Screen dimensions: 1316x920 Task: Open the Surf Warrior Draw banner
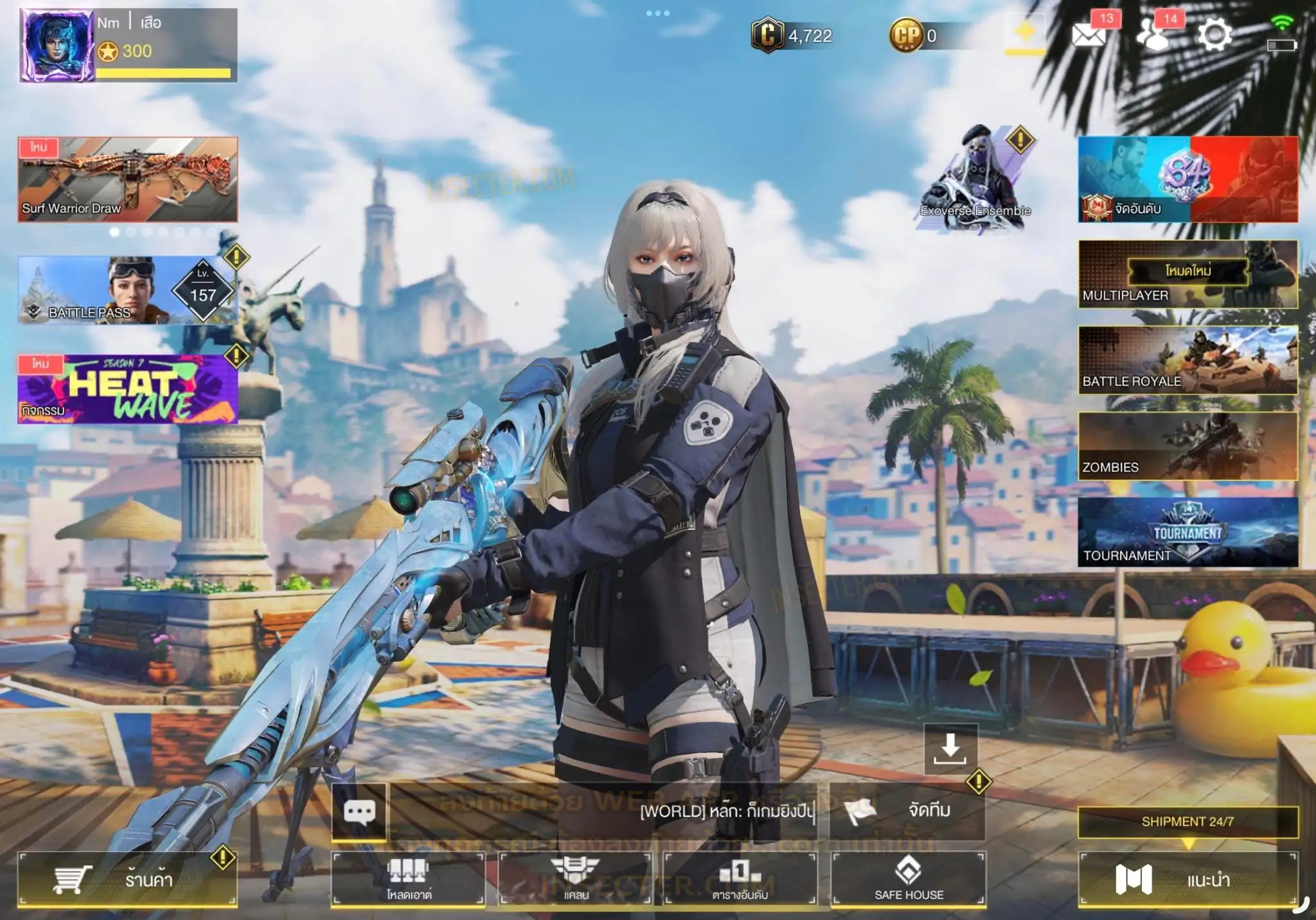pos(128,179)
